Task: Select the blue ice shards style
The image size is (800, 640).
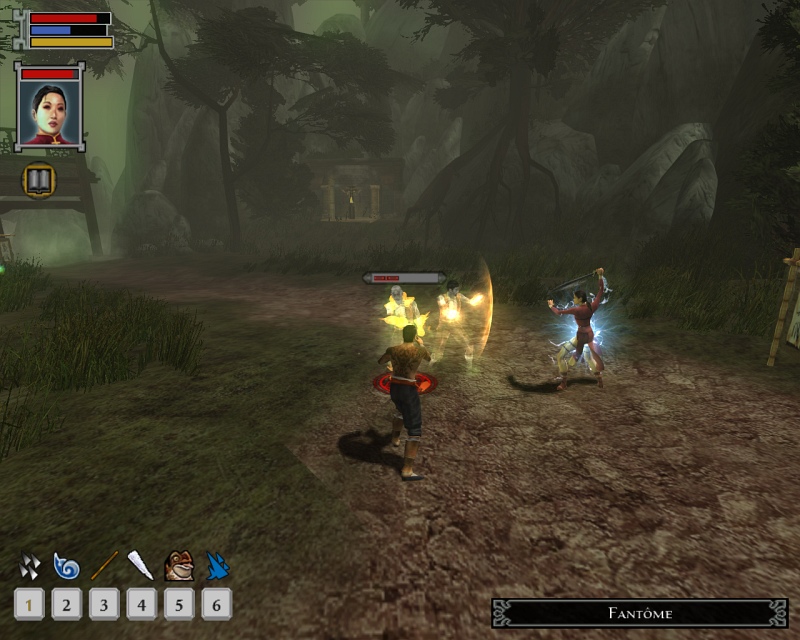Action: point(217,567)
